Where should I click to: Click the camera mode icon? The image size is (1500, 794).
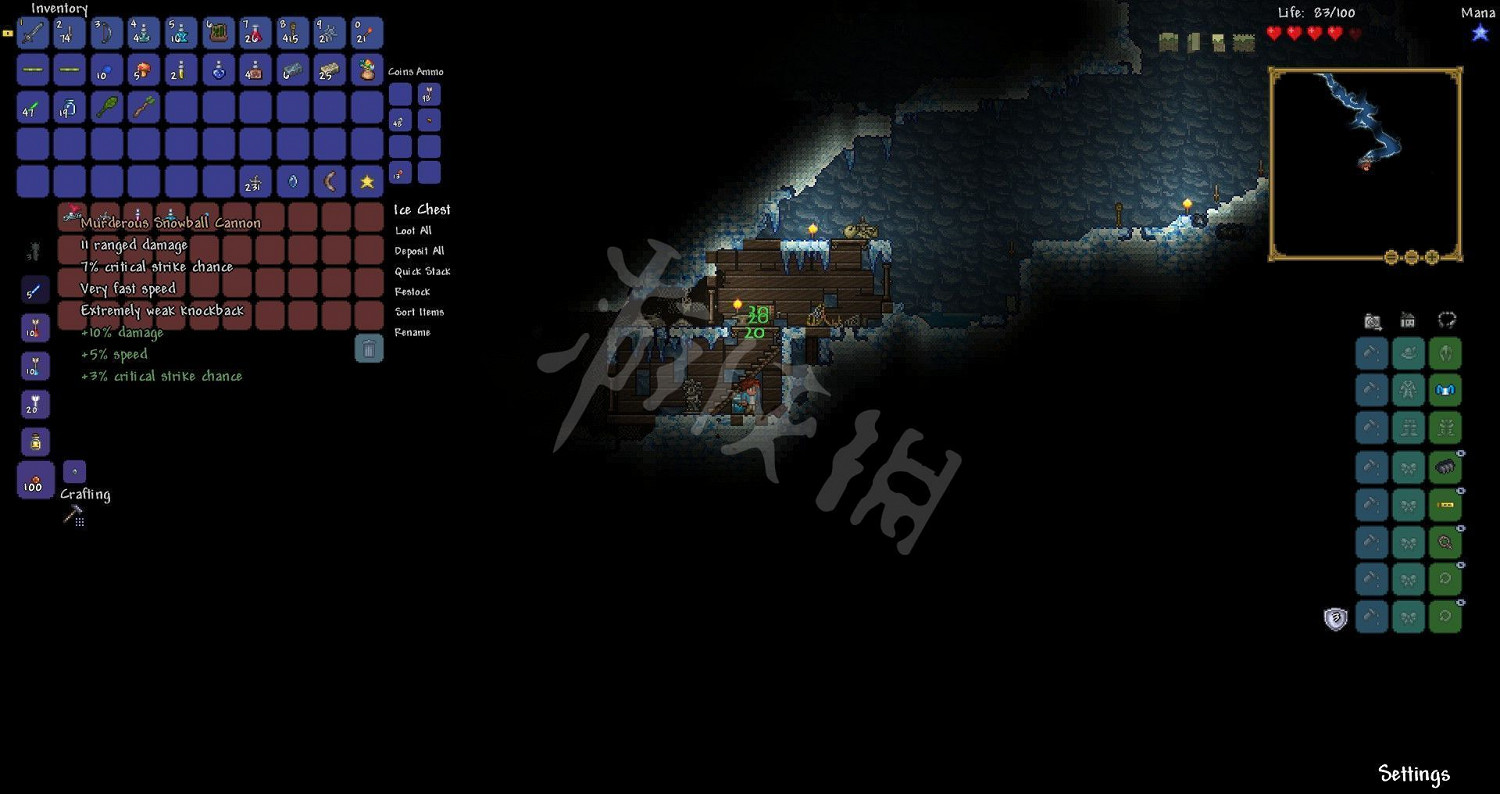(x=1370, y=320)
